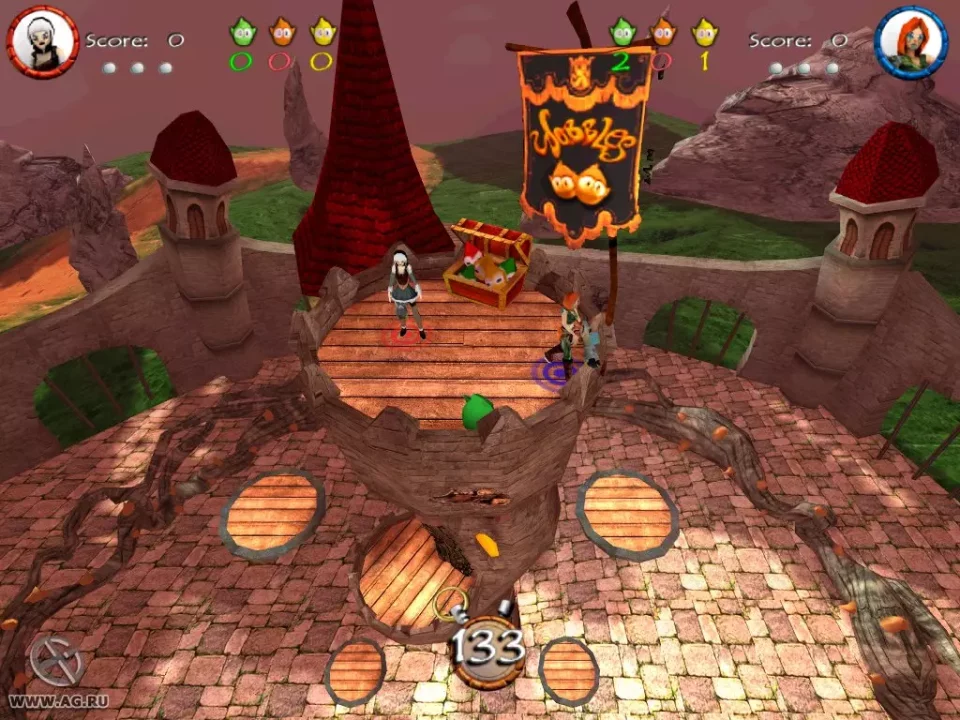Select the yellow wobble icon beside the red-haired girl's score
This screenshot has width=960, height=720.
[x=705, y=33]
